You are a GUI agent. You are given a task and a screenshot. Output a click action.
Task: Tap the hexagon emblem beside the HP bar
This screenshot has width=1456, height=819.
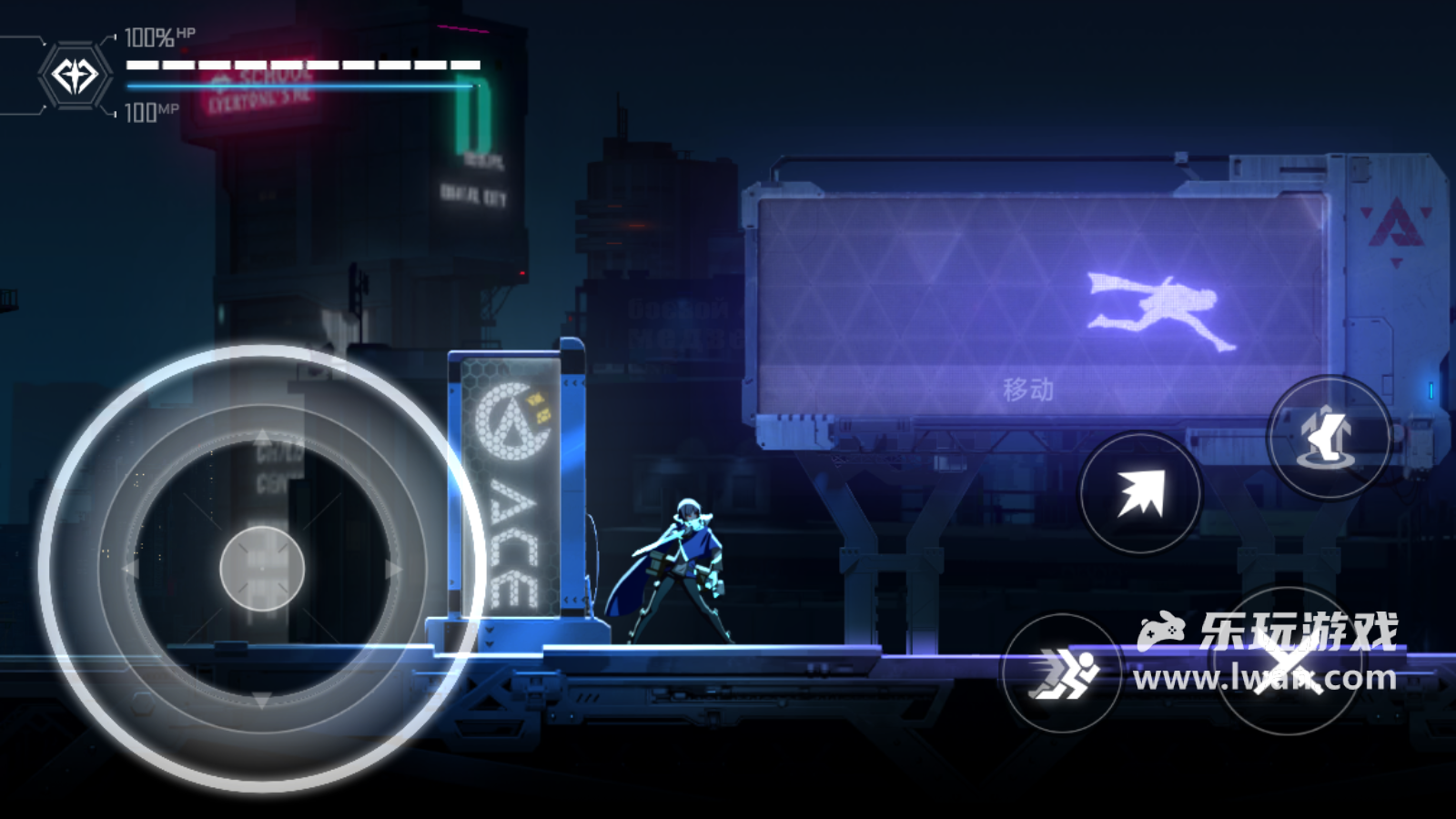[x=75, y=76]
